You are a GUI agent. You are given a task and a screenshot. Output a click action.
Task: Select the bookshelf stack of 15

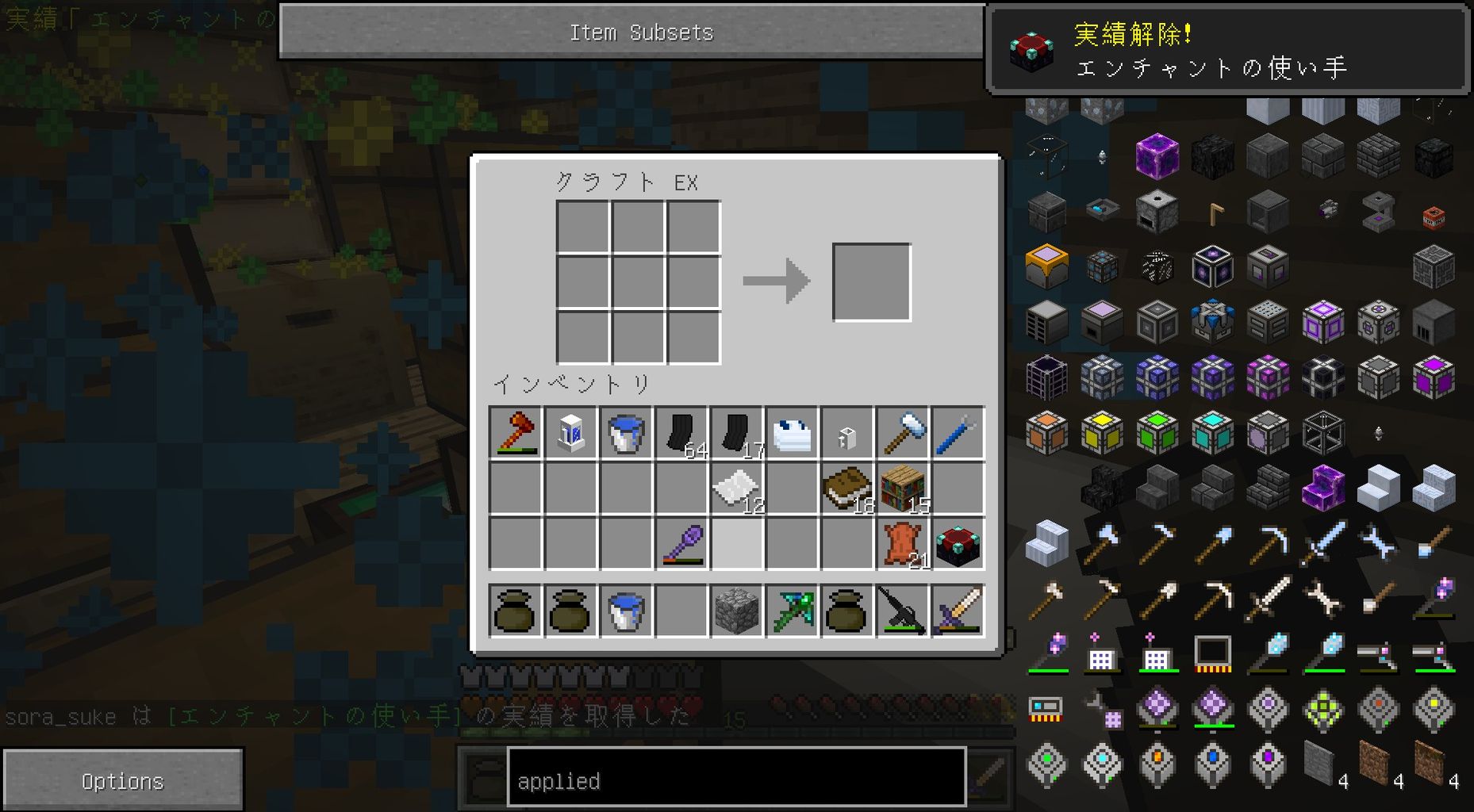click(x=904, y=488)
